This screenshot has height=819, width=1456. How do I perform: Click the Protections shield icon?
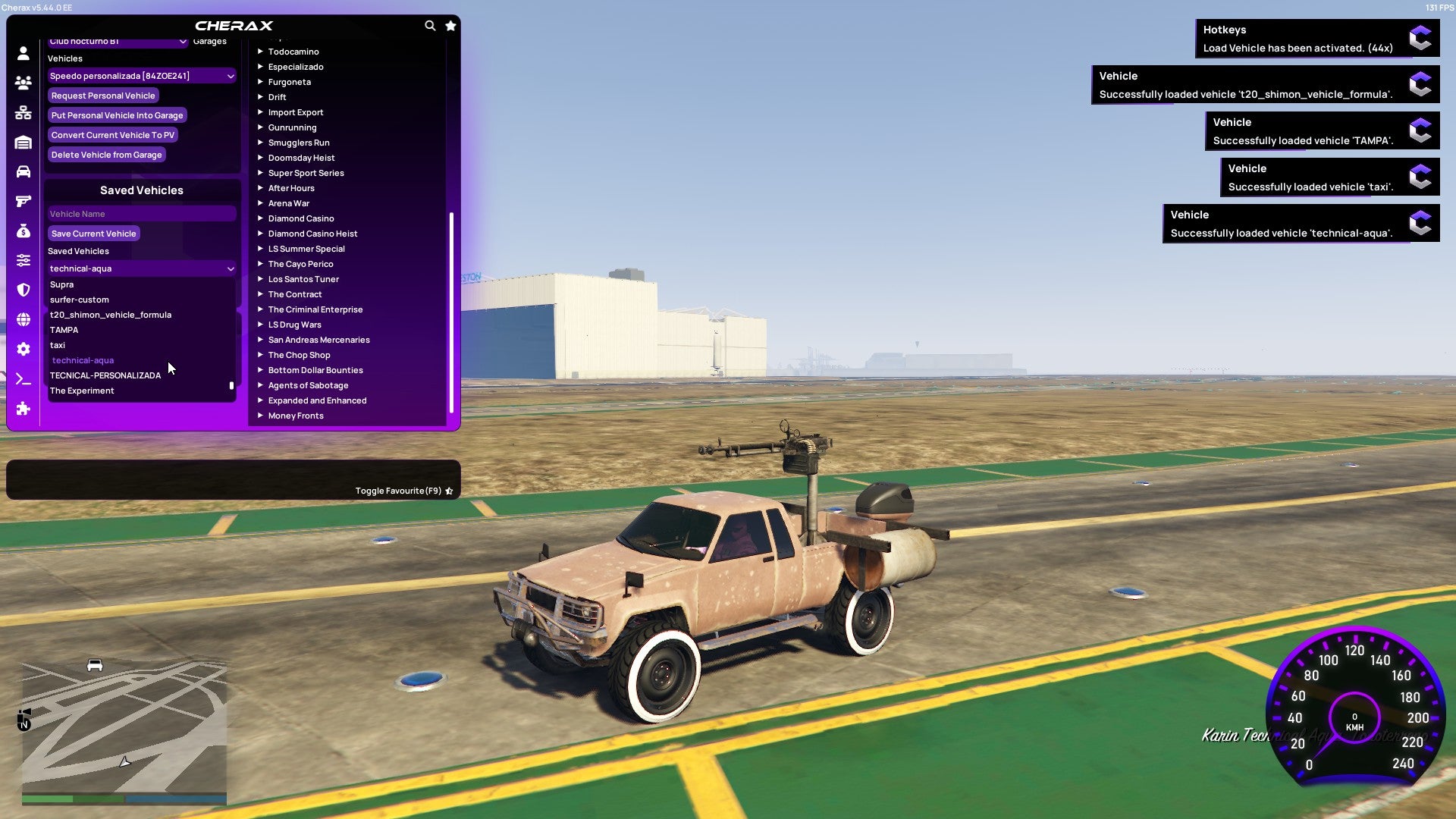(23, 287)
